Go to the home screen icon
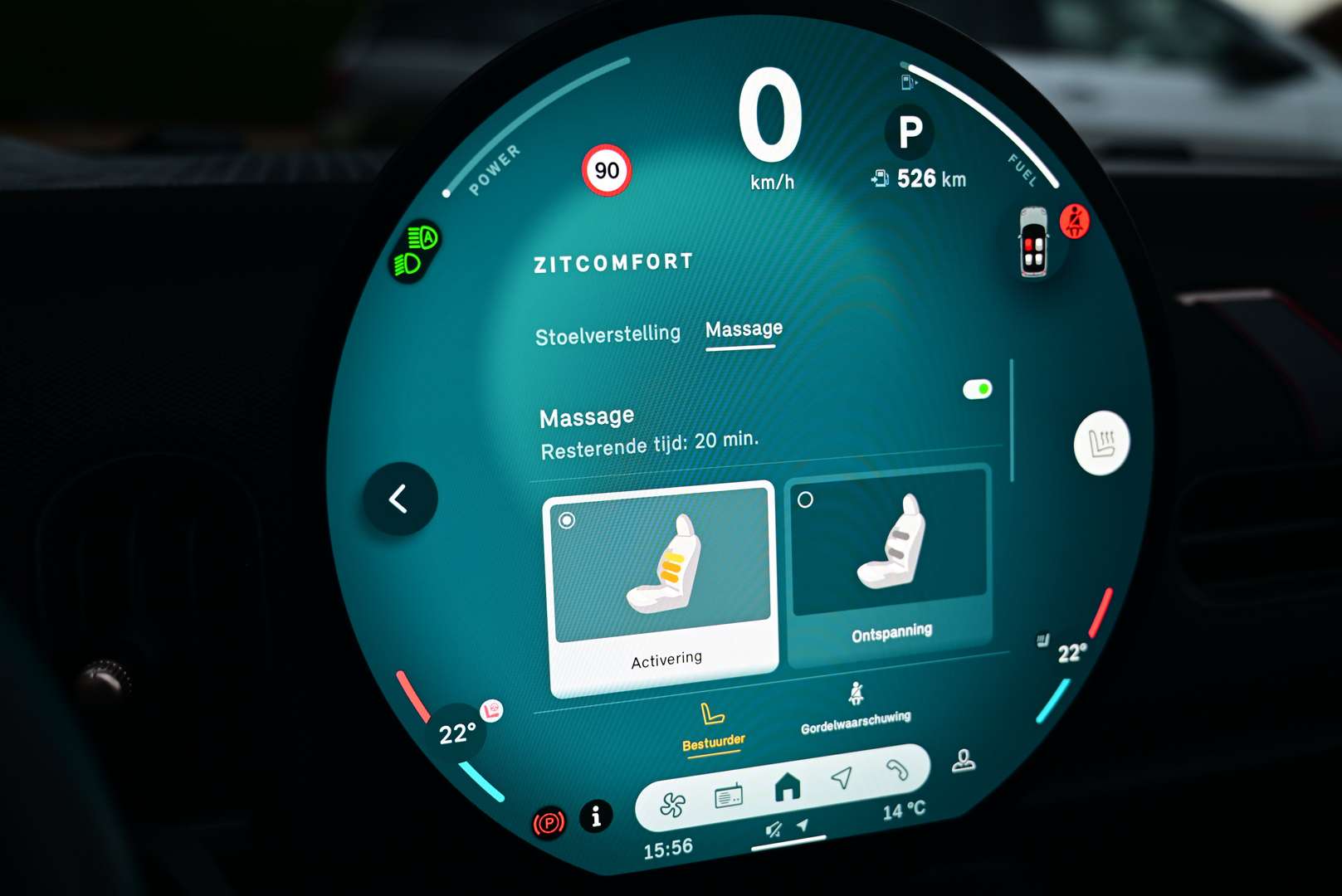 click(x=787, y=786)
